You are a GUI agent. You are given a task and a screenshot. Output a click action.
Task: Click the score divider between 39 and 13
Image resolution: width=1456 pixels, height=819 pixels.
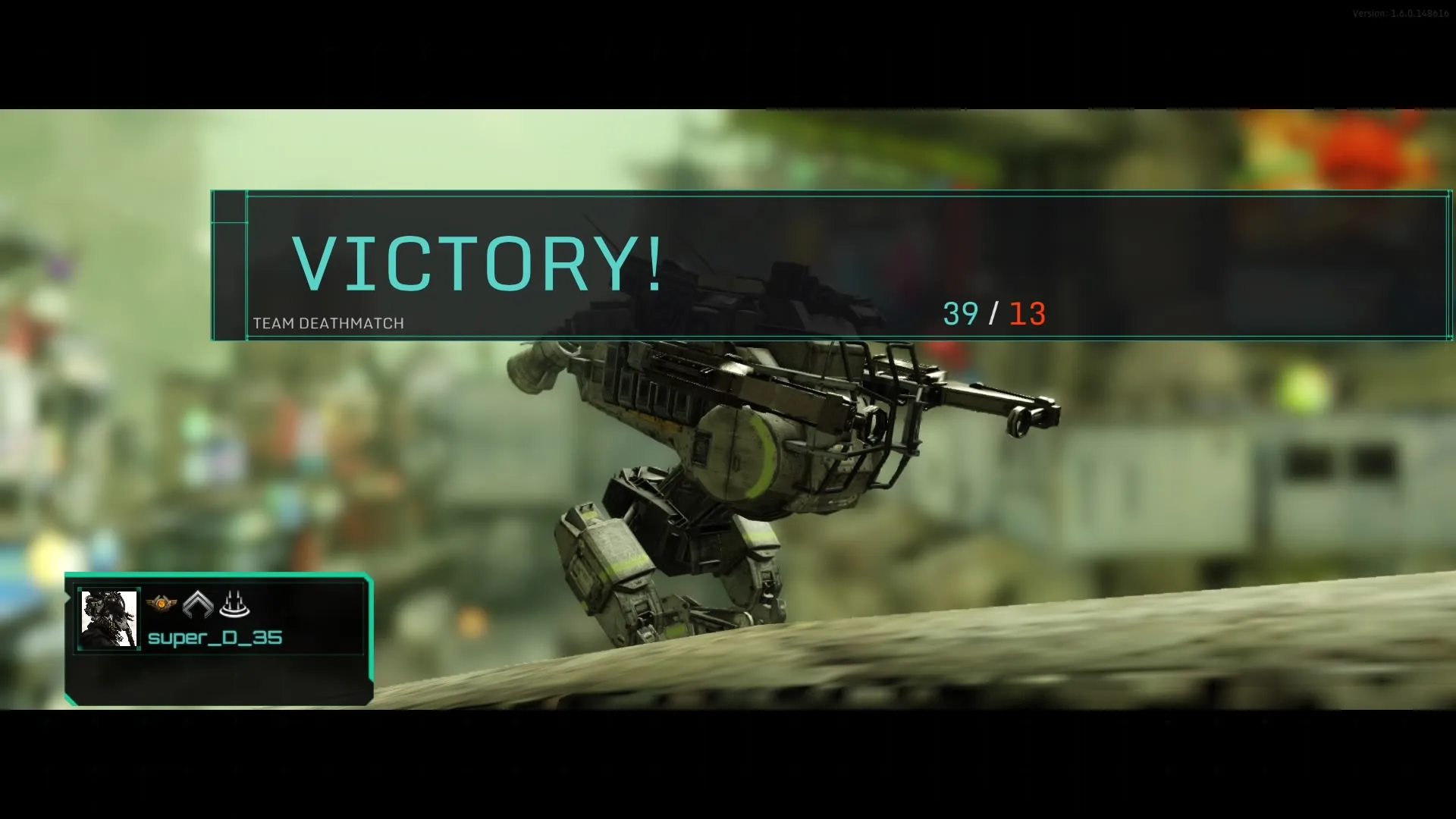point(994,314)
